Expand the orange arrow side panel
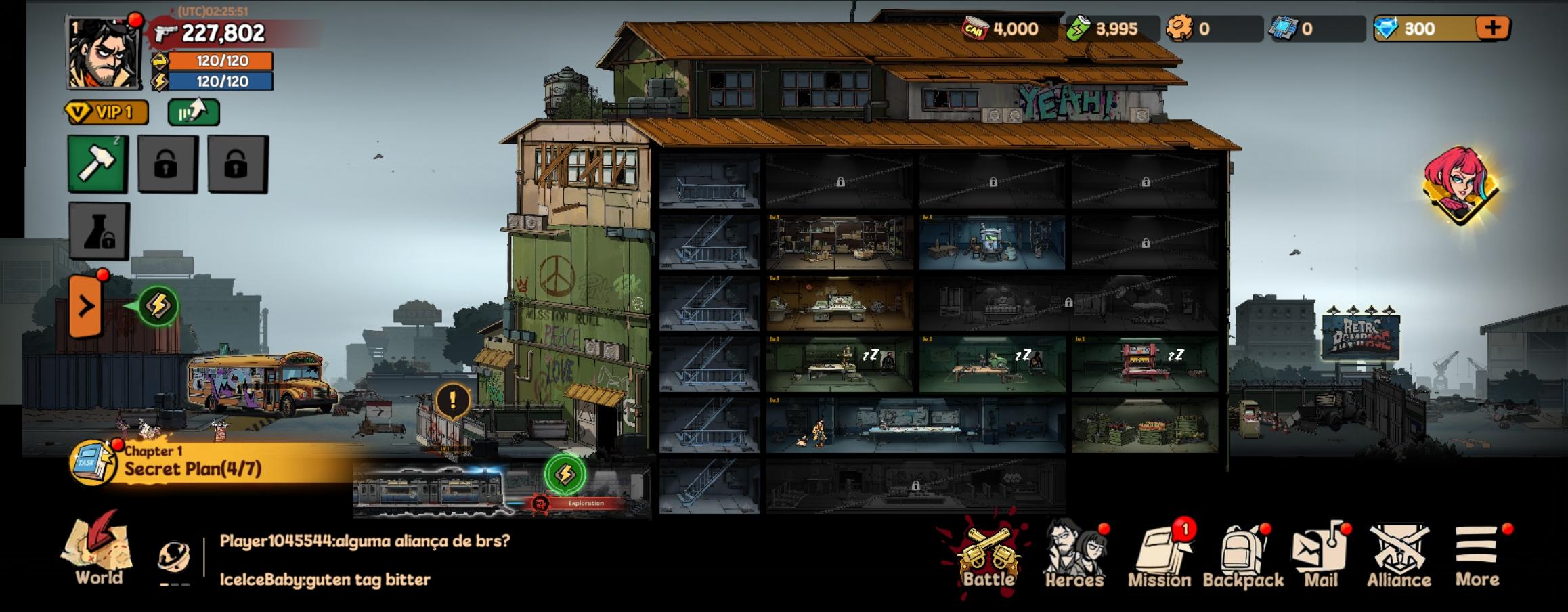The height and width of the screenshot is (612, 1568). (x=86, y=307)
